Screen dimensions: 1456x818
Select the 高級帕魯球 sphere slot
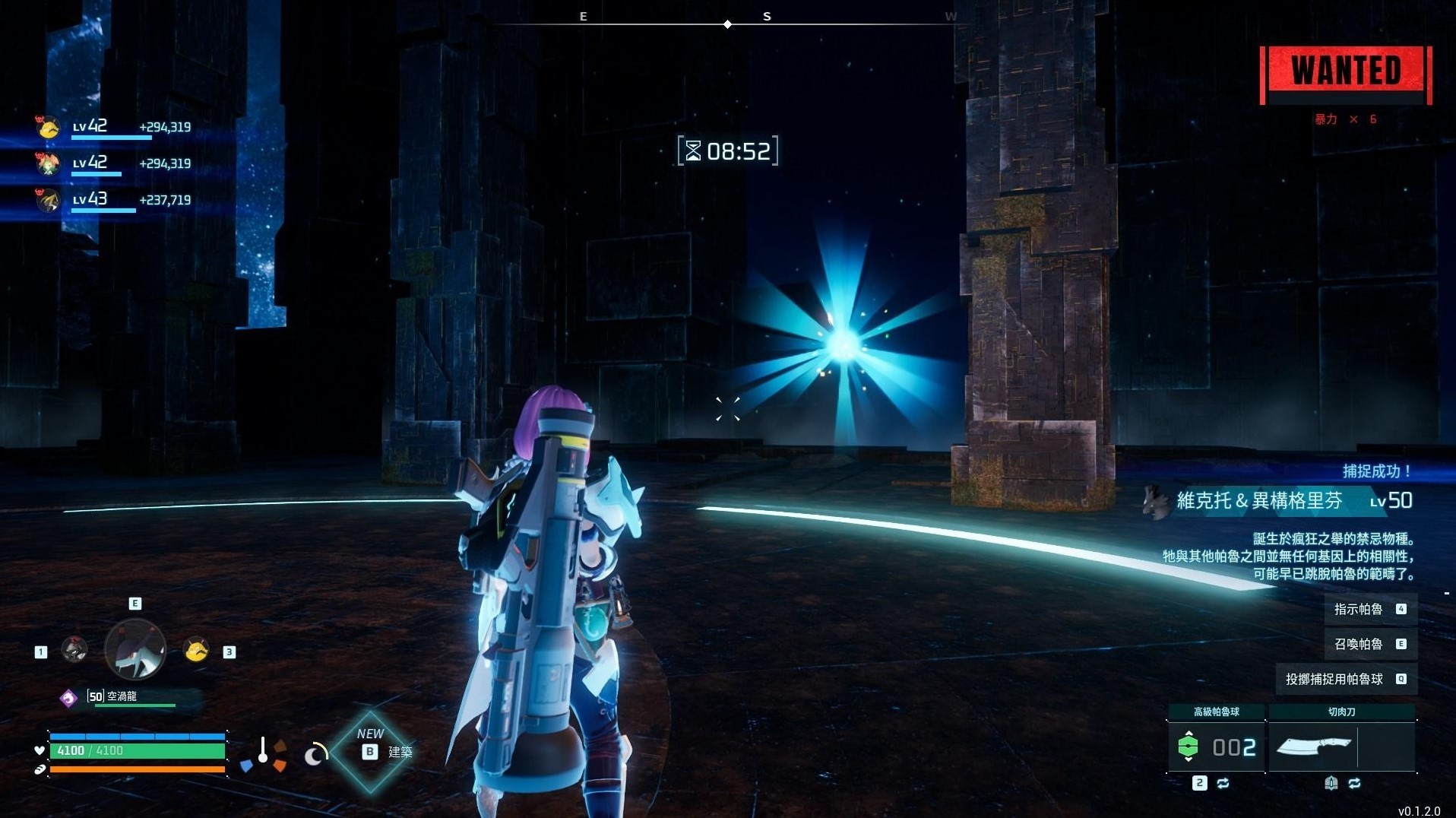[1216, 747]
